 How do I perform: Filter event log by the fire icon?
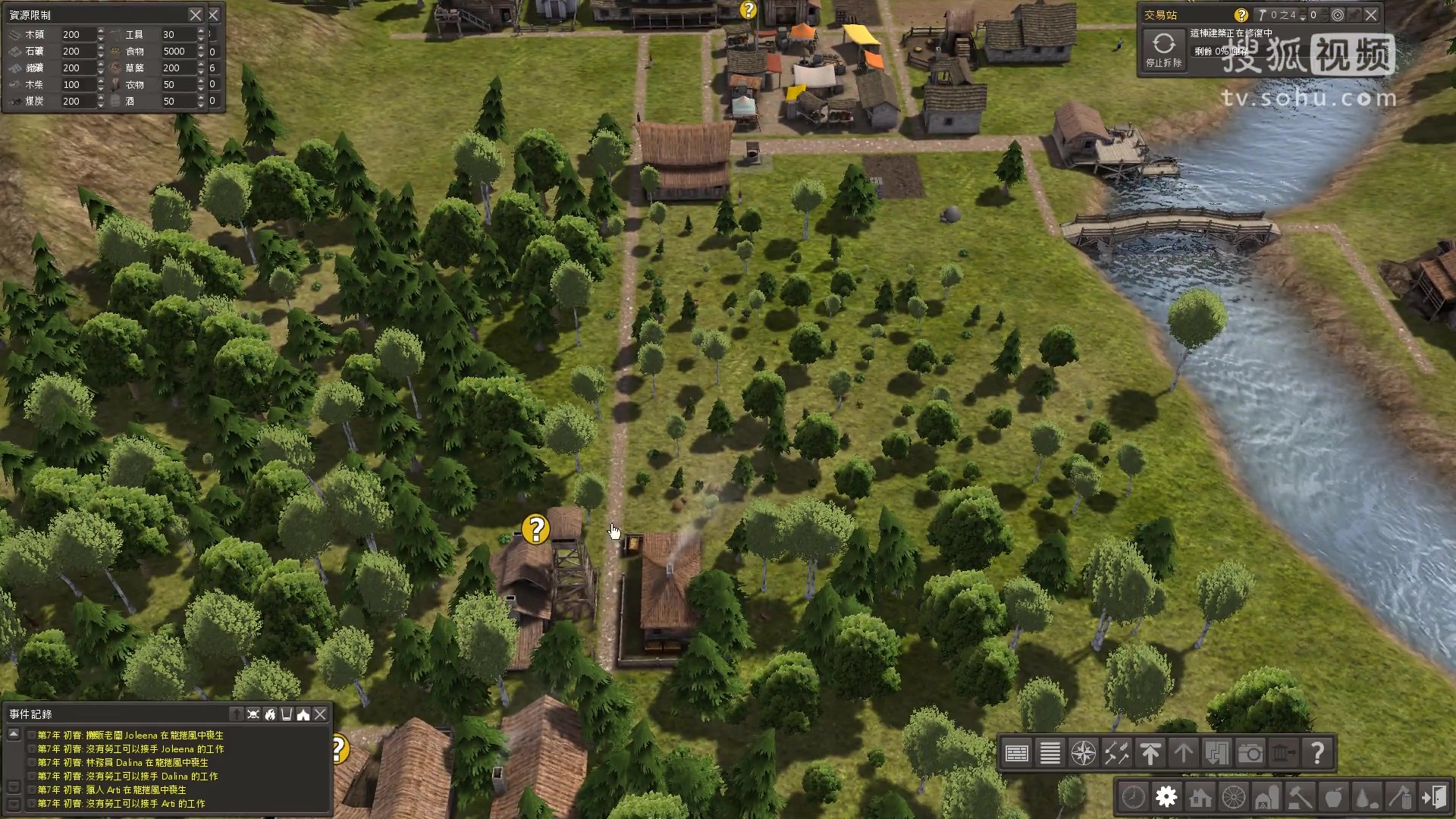pyautogui.click(x=270, y=714)
